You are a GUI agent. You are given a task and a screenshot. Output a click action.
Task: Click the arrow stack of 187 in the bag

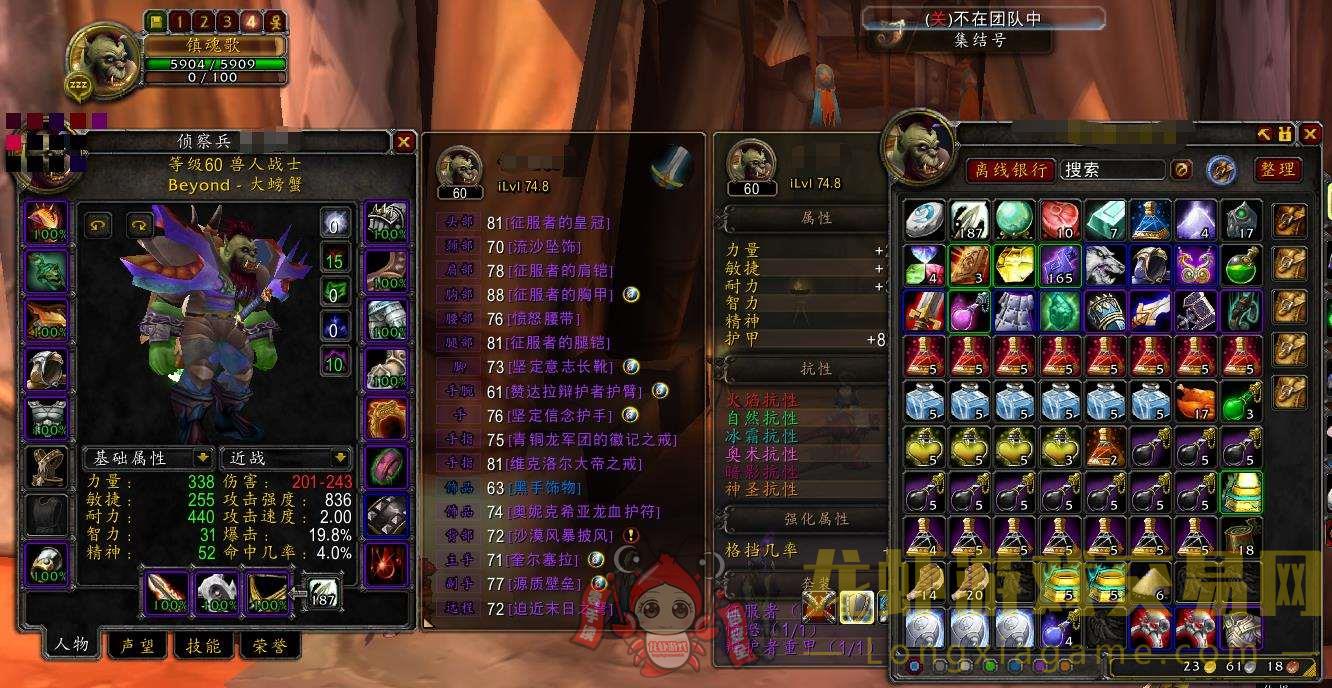tap(968, 219)
